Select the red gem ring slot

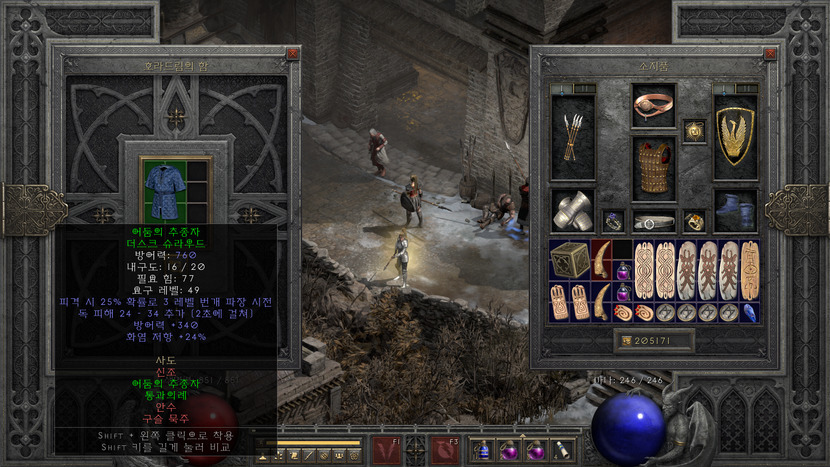pos(694,221)
